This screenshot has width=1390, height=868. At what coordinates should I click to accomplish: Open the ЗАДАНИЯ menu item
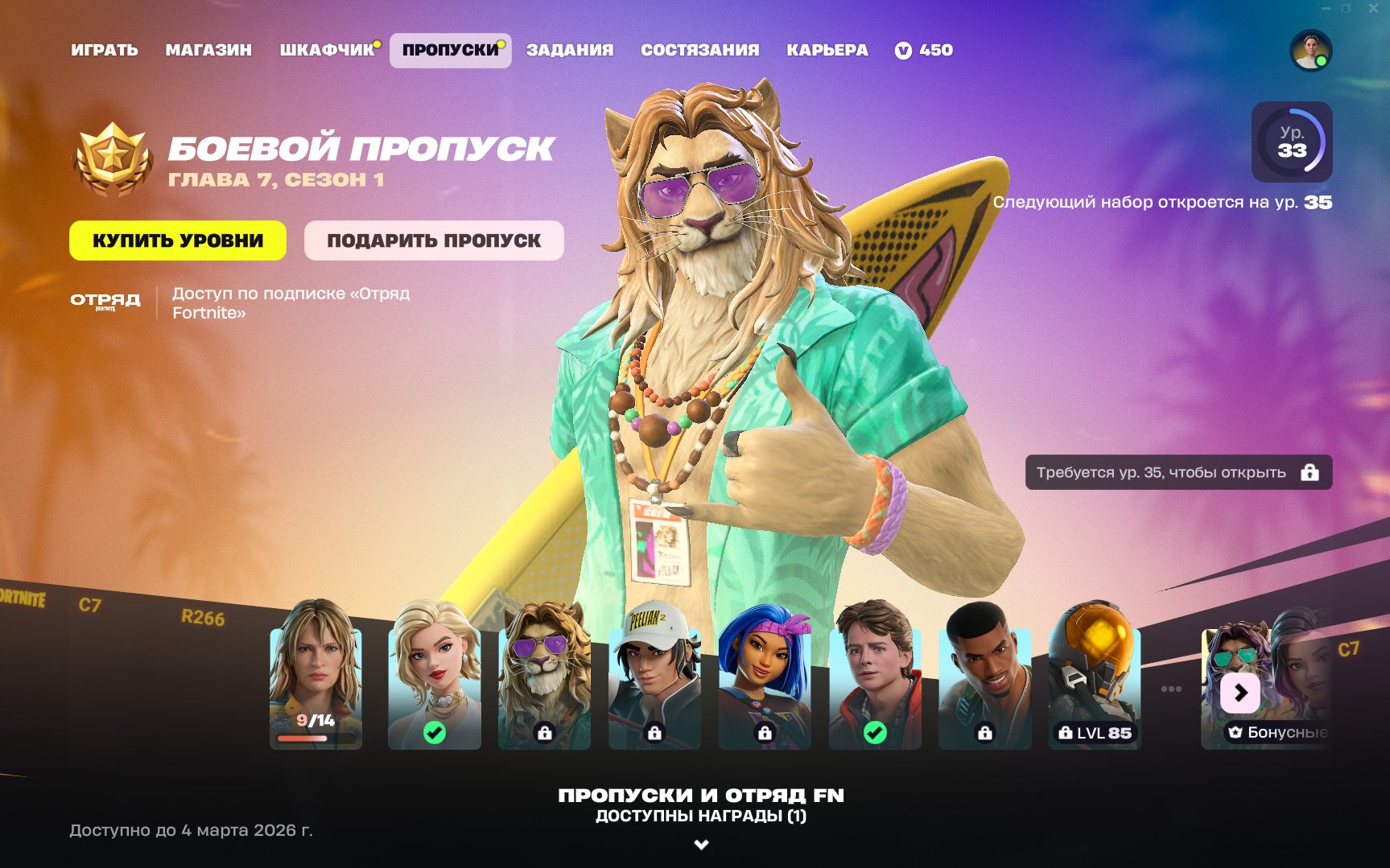[571, 50]
